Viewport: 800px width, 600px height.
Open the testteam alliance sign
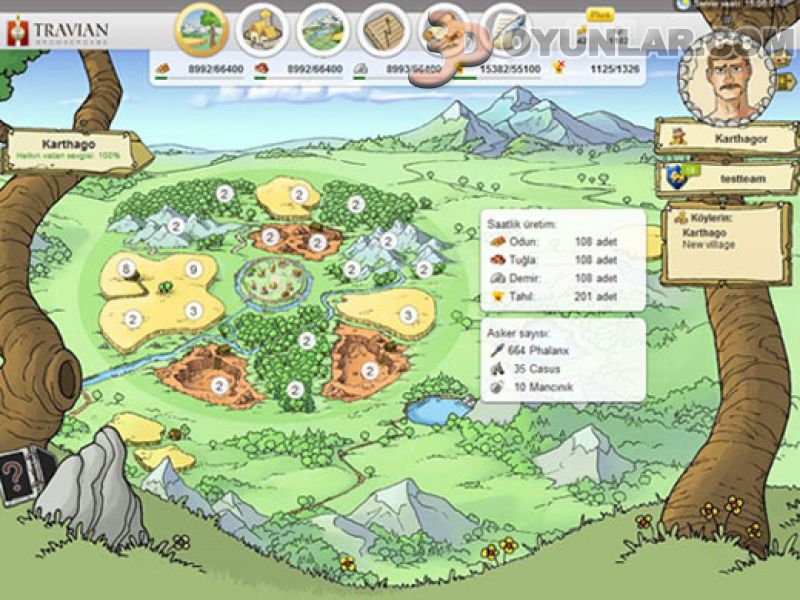tap(713, 177)
